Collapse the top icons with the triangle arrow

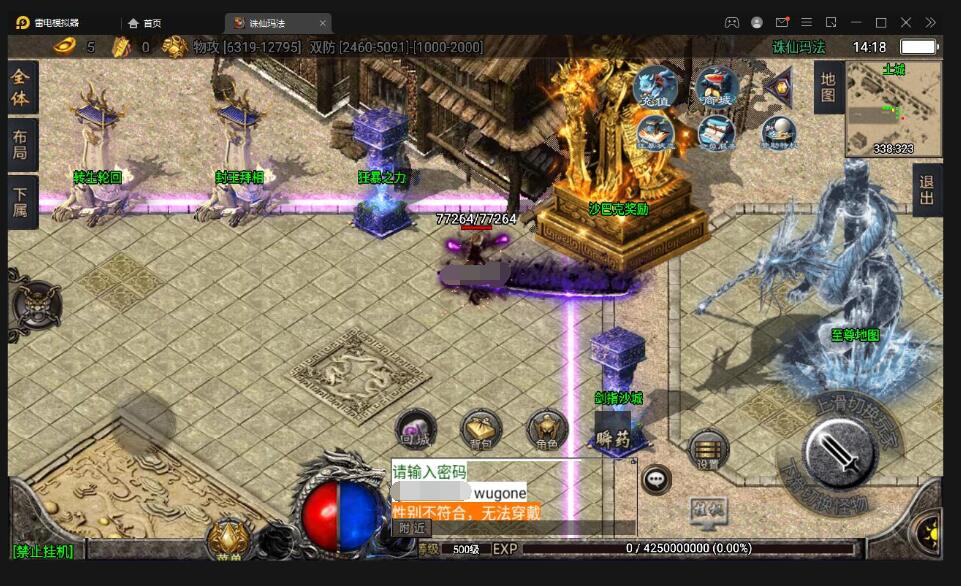click(778, 88)
